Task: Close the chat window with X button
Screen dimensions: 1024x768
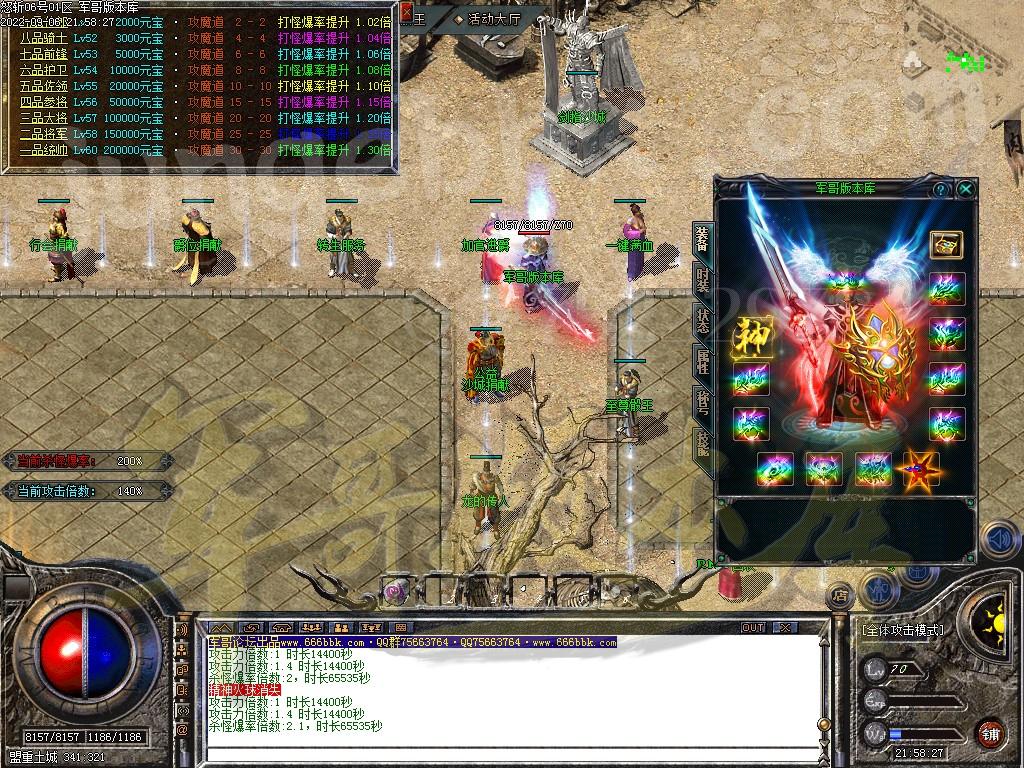Action: coord(785,627)
